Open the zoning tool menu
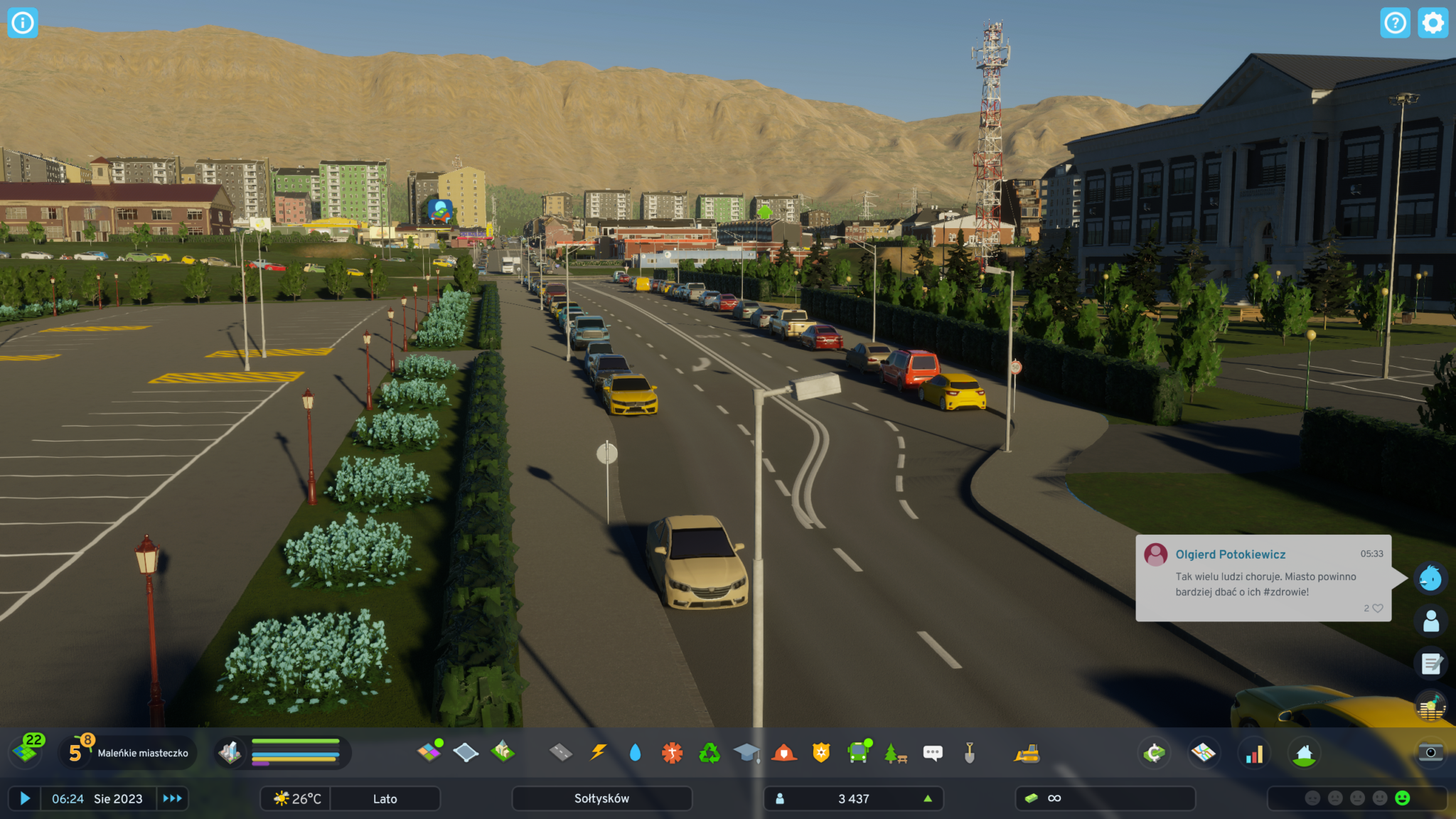The image size is (1456, 819). tap(429, 752)
